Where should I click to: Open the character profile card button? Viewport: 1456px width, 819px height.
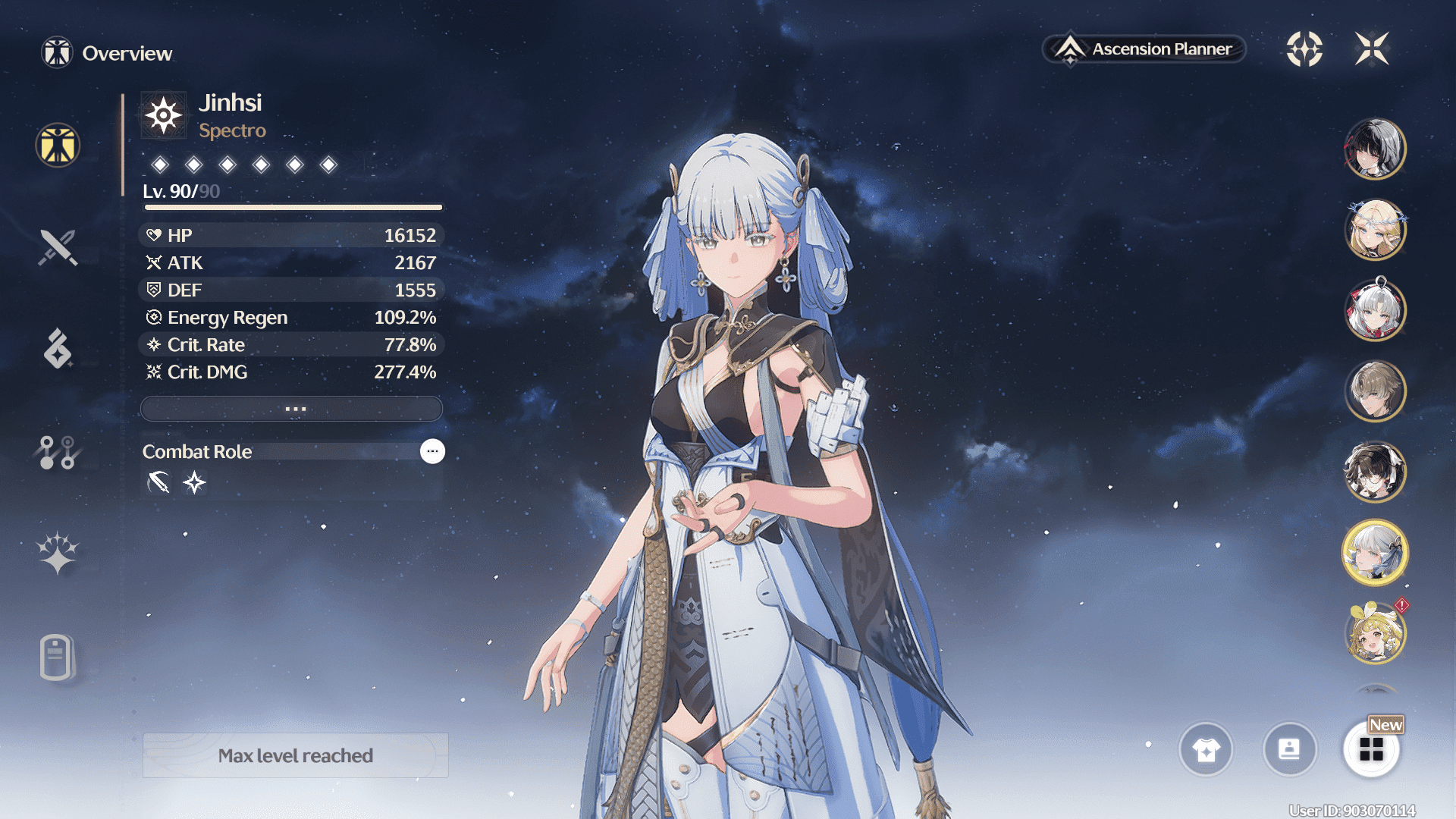coord(1289,749)
